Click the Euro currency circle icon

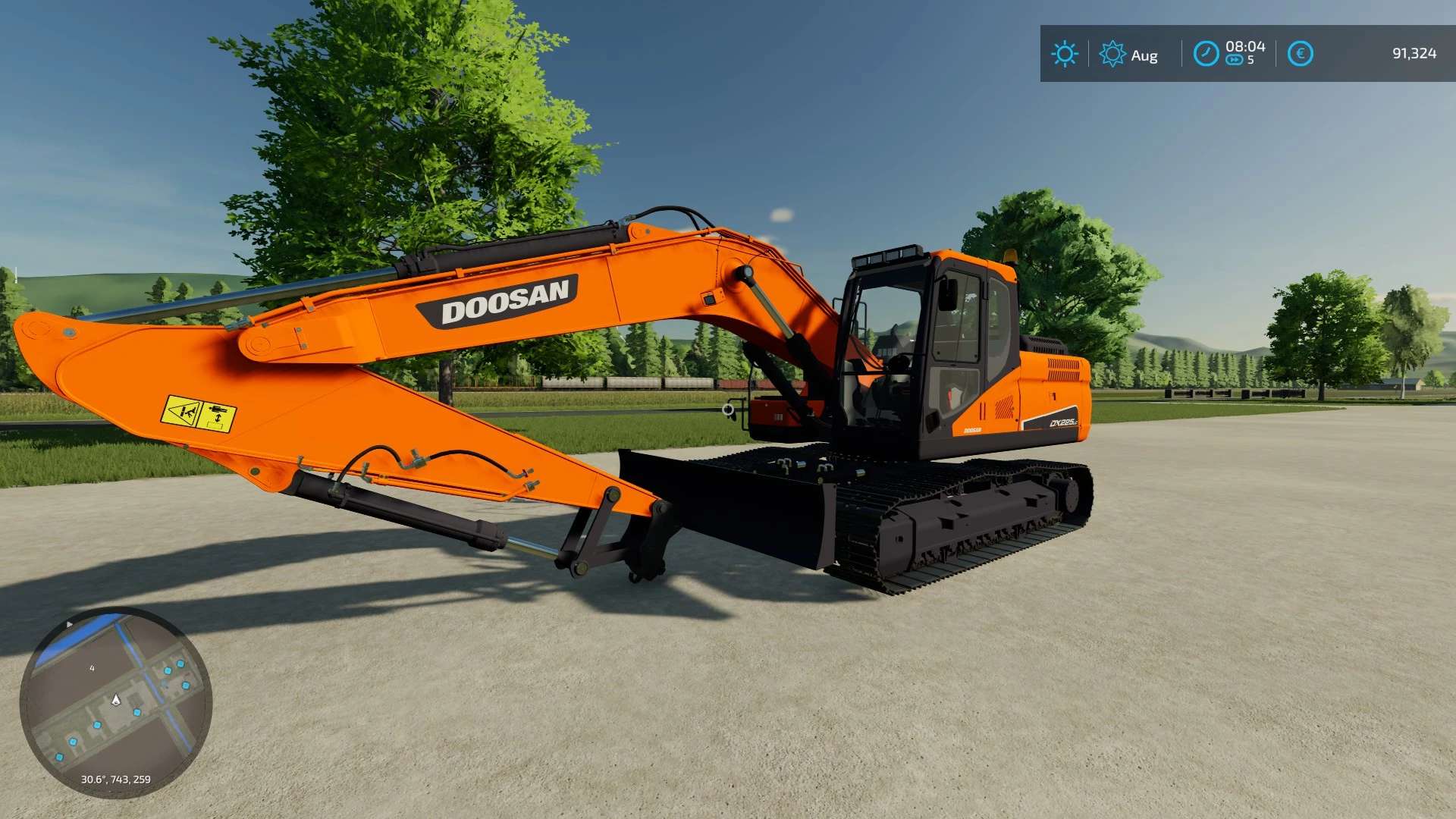click(1301, 55)
